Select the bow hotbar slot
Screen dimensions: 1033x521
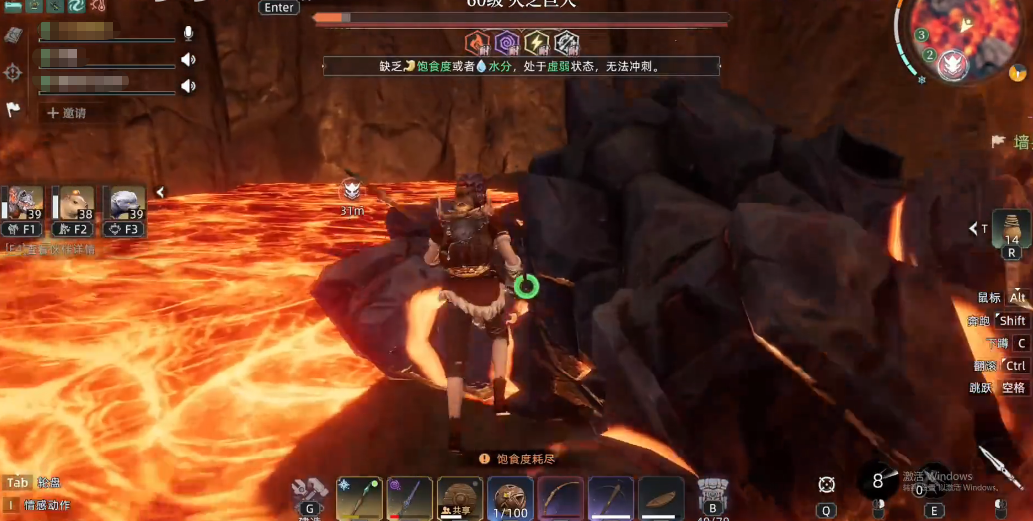tap(561, 497)
